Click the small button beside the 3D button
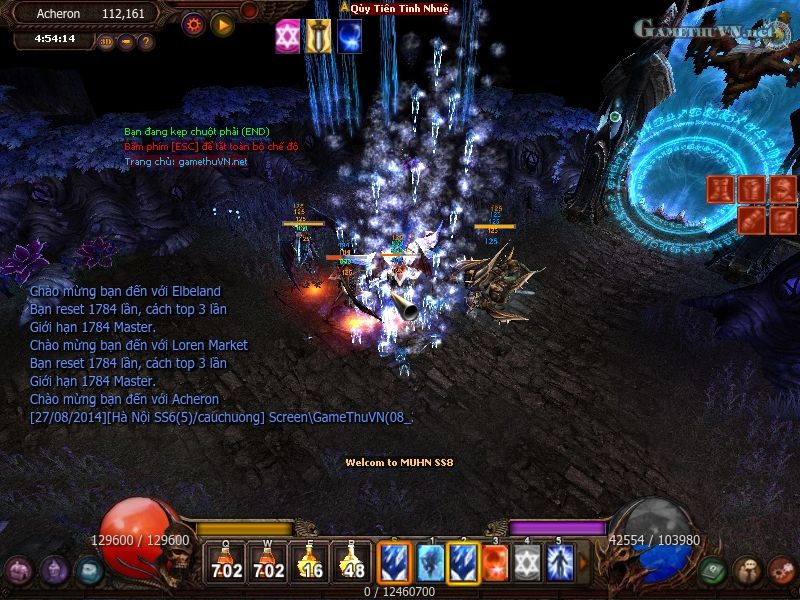This screenshot has height=600, width=800. 126,42
